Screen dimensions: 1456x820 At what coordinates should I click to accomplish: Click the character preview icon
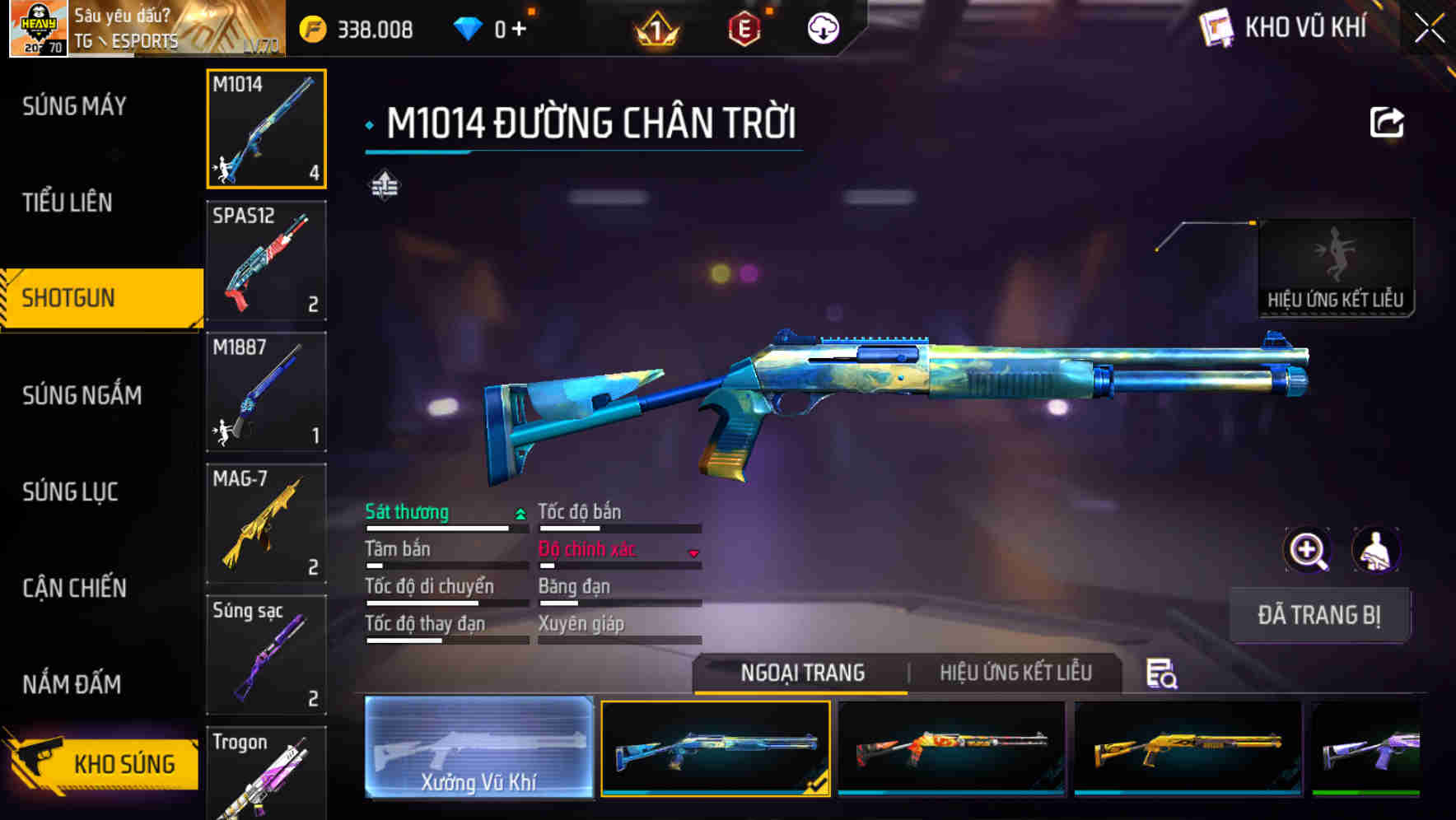tap(1375, 550)
